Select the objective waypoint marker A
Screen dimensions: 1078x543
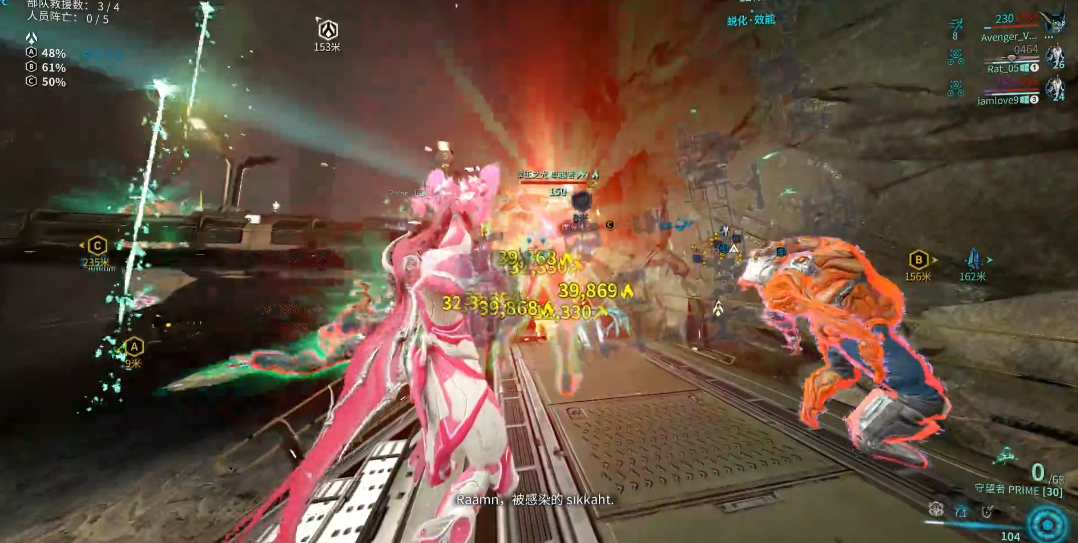pyautogui.click(x=132, y=347)
